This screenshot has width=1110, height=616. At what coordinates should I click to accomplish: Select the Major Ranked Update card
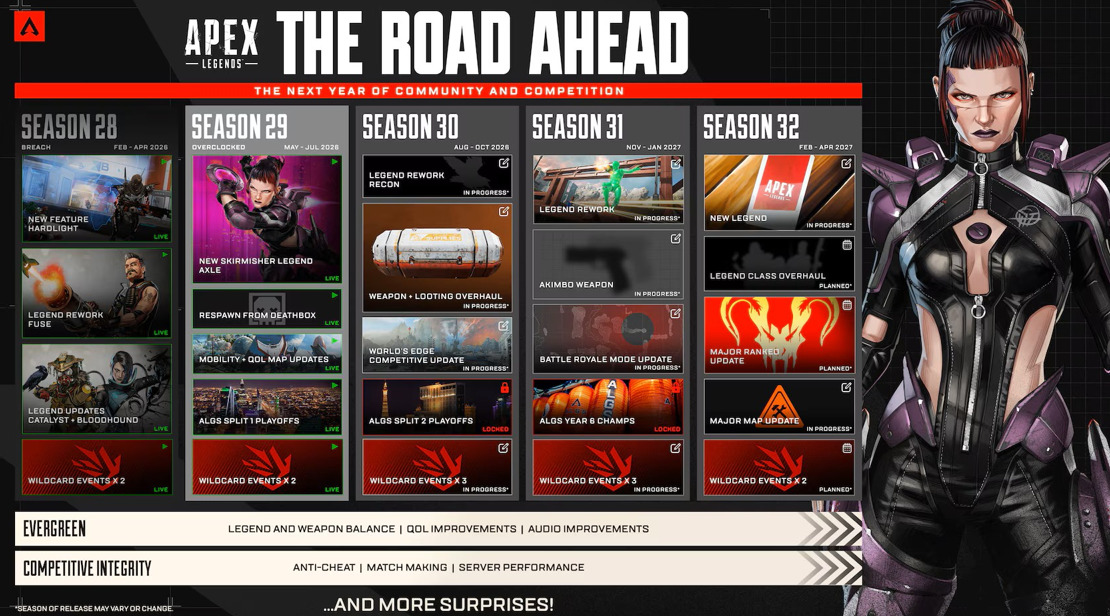pos(779,335)
